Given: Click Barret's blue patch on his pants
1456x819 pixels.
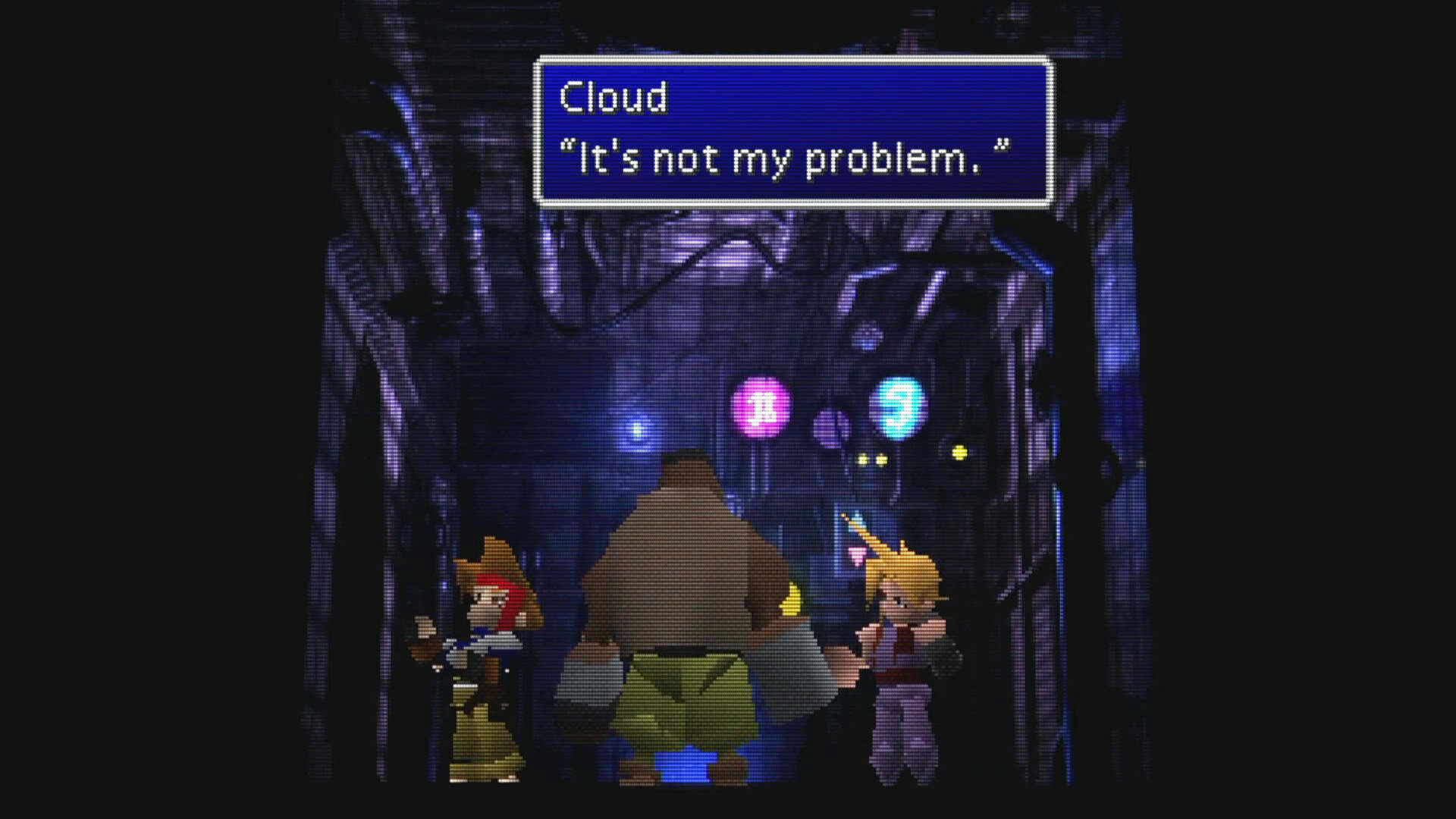Looking at the screenshot, I should point(686,766).
